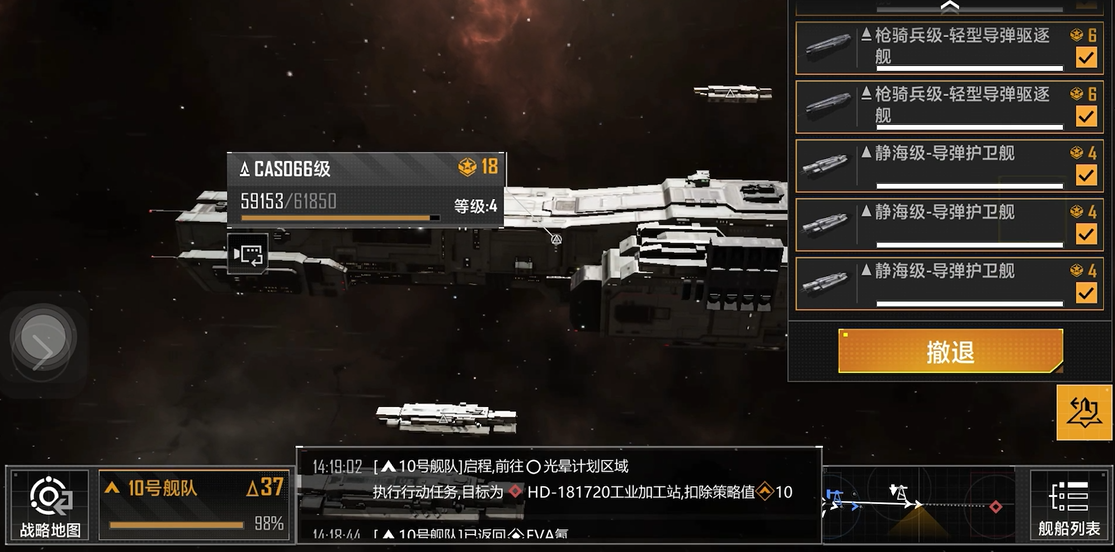Click the orange 撤退 retreat button
The height and width of the screenshot is (552, 1115).
950,351
